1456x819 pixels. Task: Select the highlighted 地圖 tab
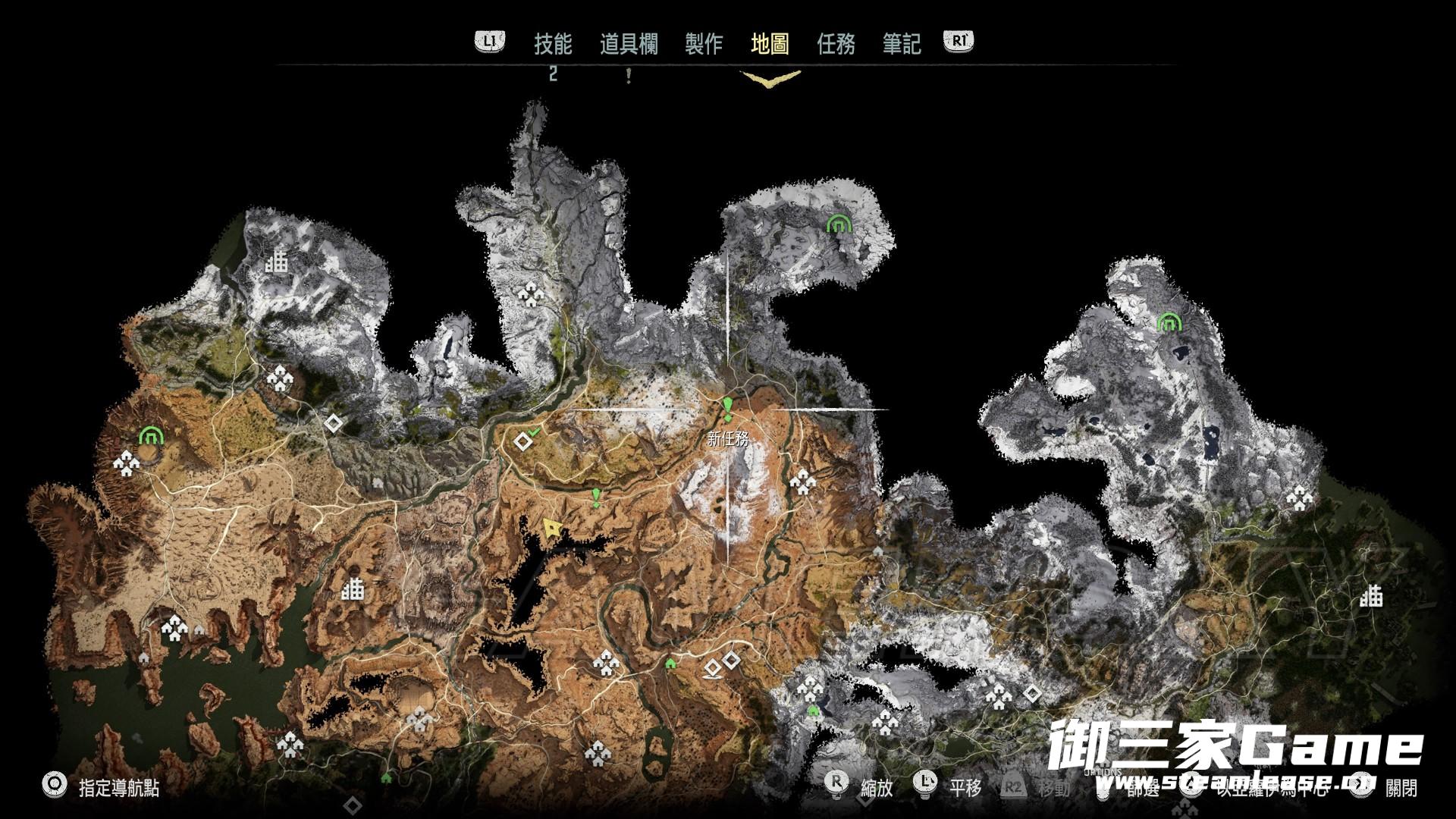770,44
